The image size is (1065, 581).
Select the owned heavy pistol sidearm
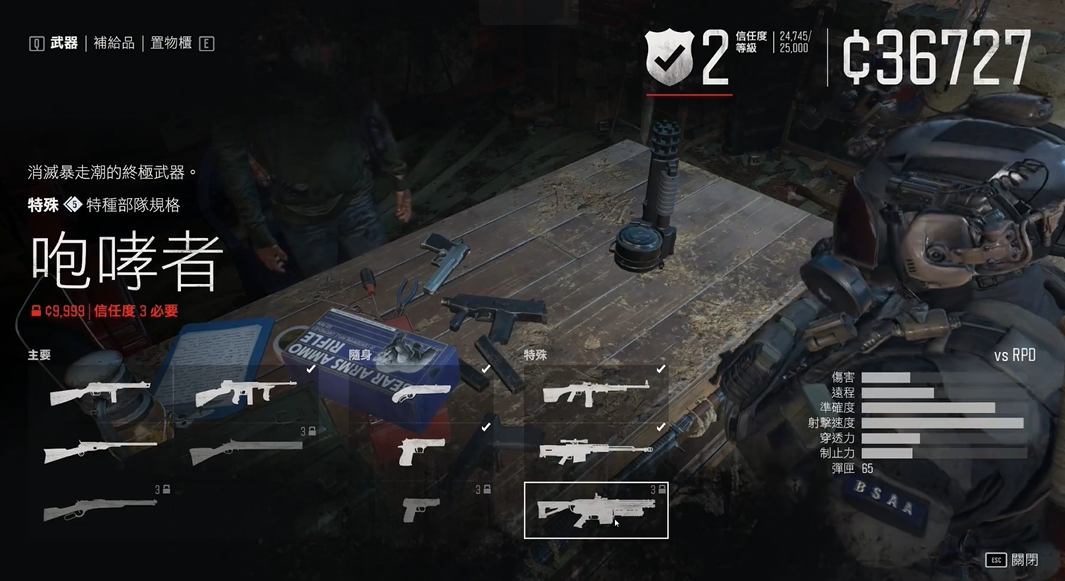421,451
